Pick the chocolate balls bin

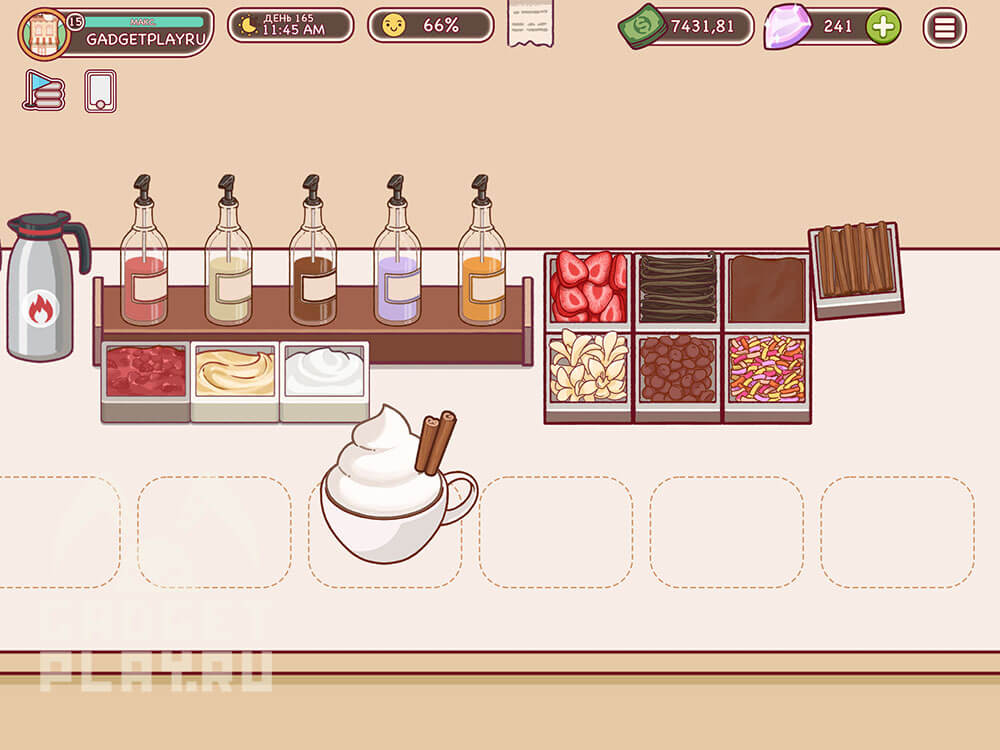click(x=678, y=370)
